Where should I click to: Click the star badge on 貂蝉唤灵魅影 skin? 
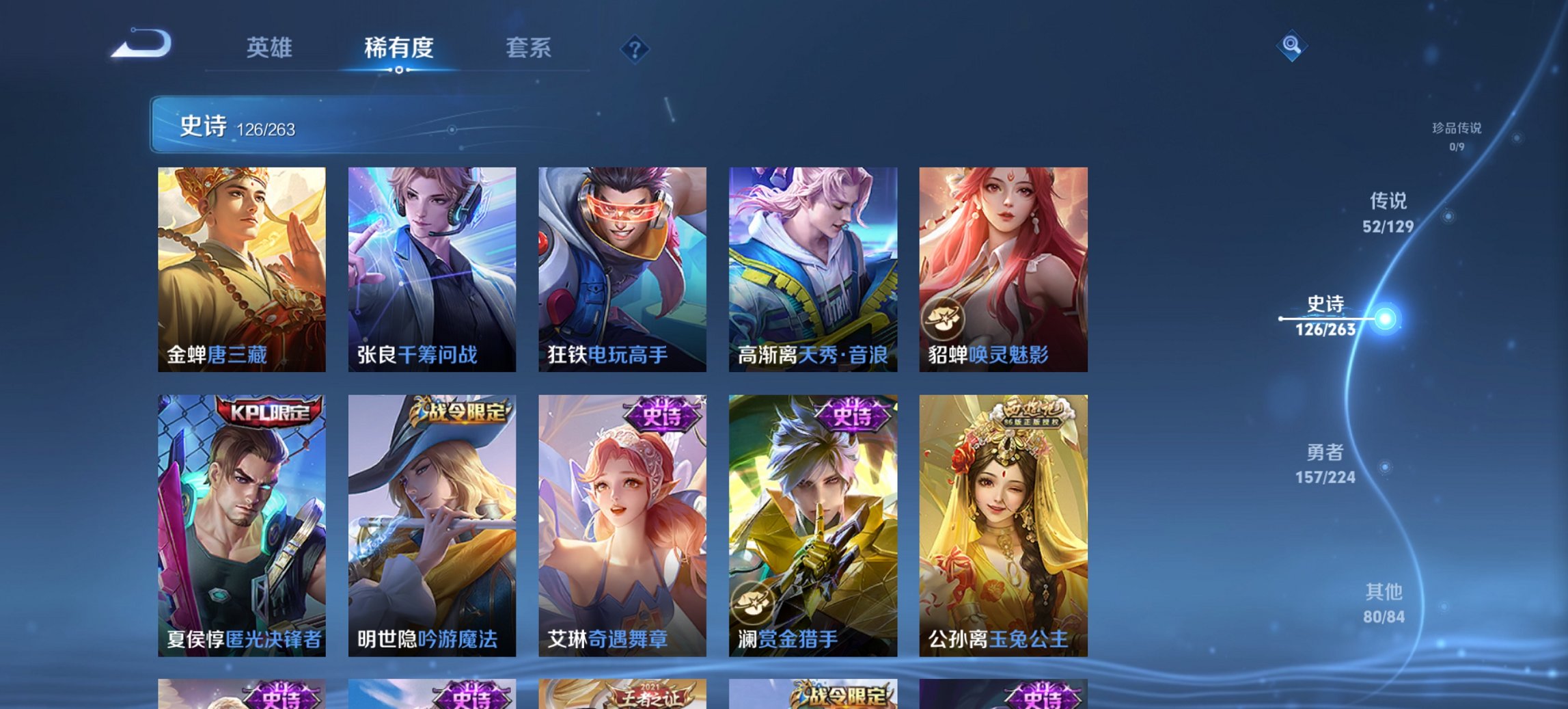click(944, 319)
